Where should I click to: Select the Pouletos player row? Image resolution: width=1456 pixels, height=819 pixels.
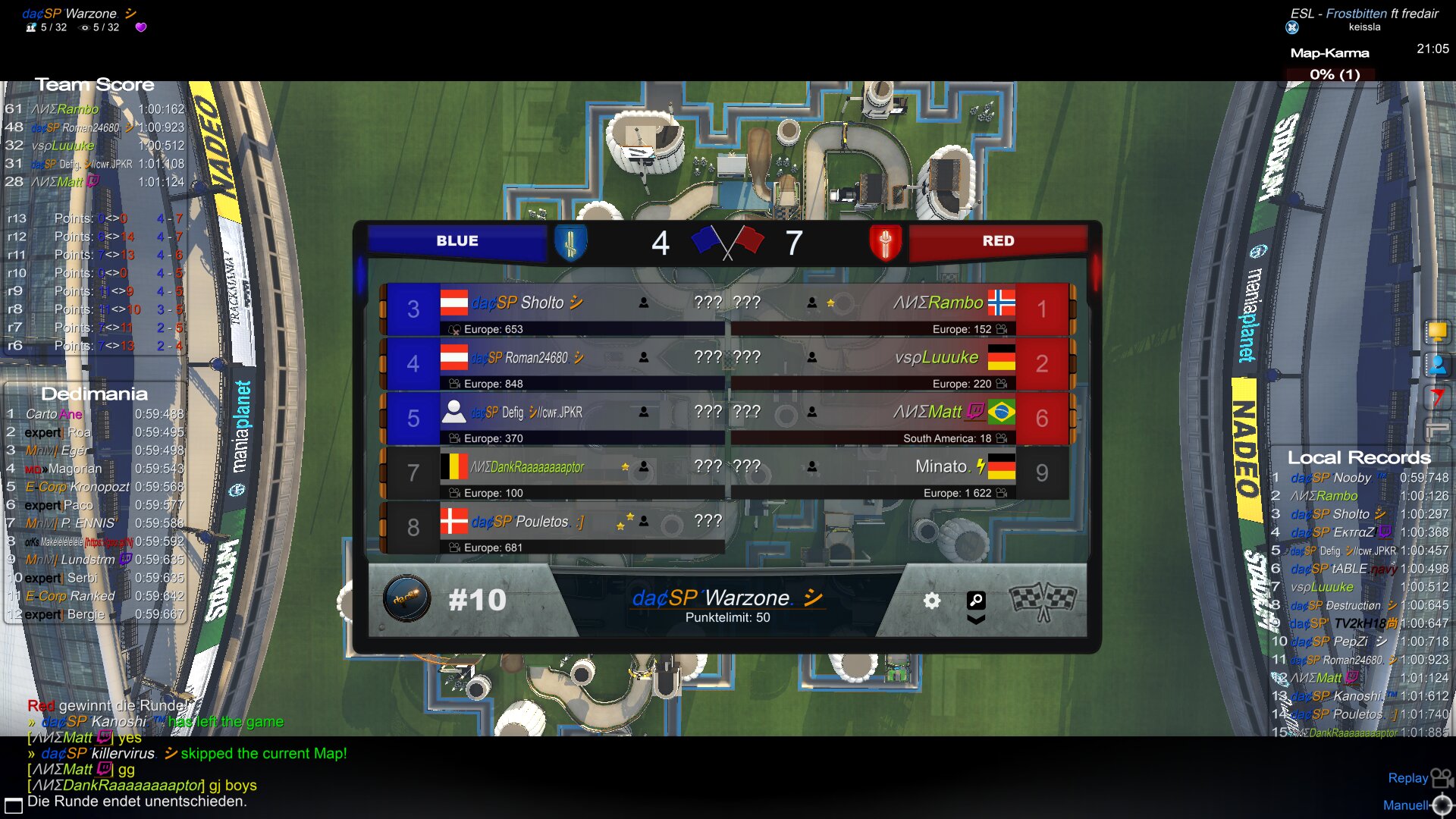[x=554, y=528]
